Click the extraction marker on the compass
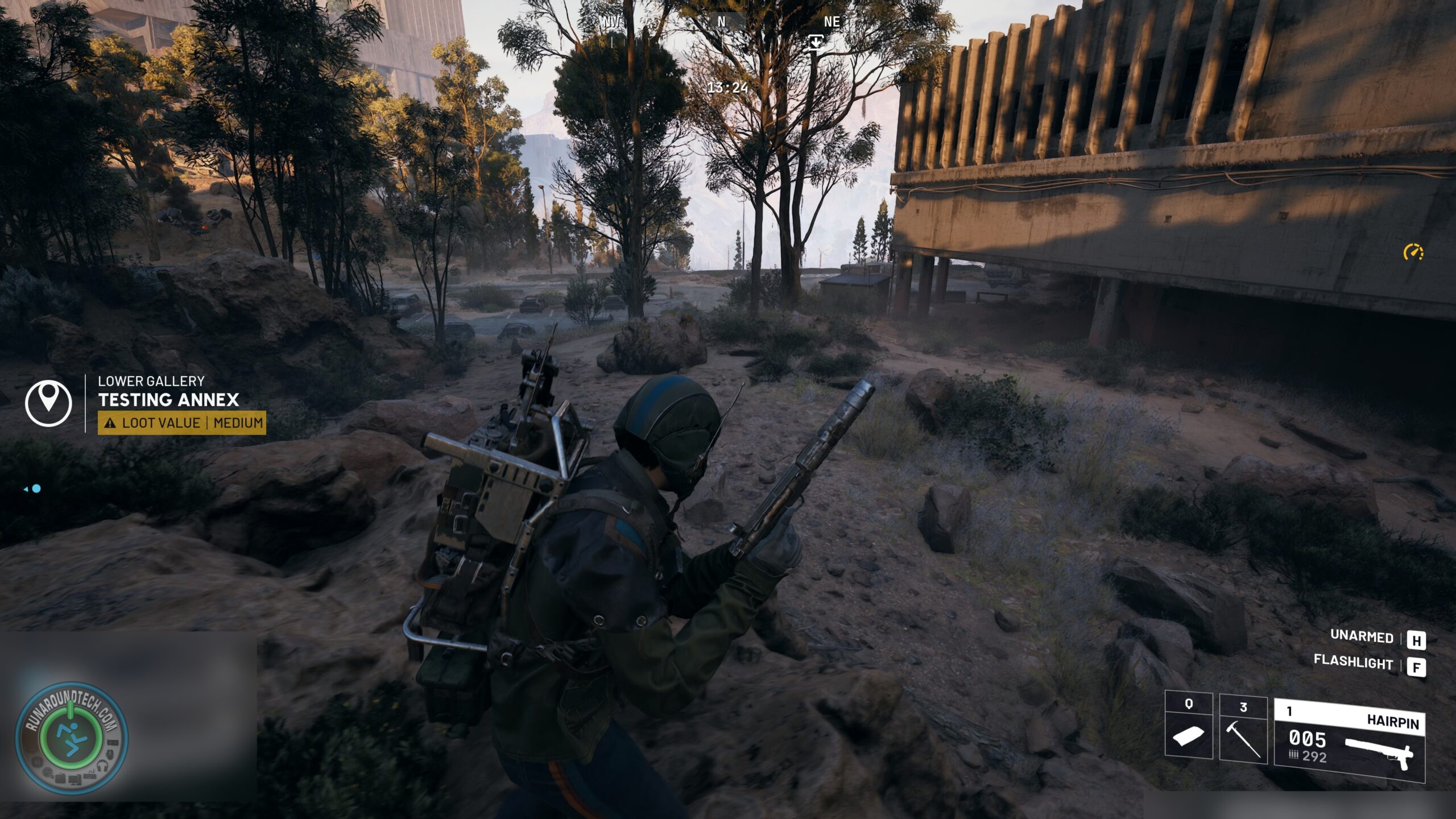This screenshot has width=1456, height=819. point(816,42)
